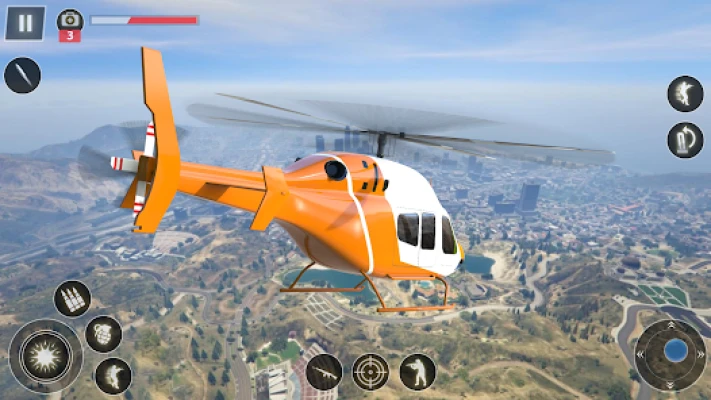Select the assault rifle weapon icon

(x=324, y=372)
